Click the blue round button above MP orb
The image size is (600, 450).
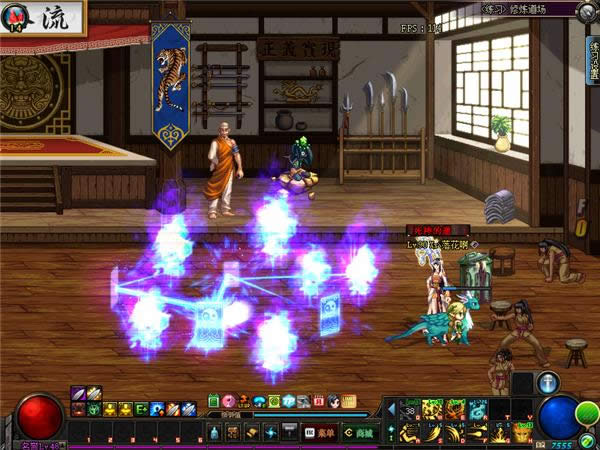(x=547, y=383)
